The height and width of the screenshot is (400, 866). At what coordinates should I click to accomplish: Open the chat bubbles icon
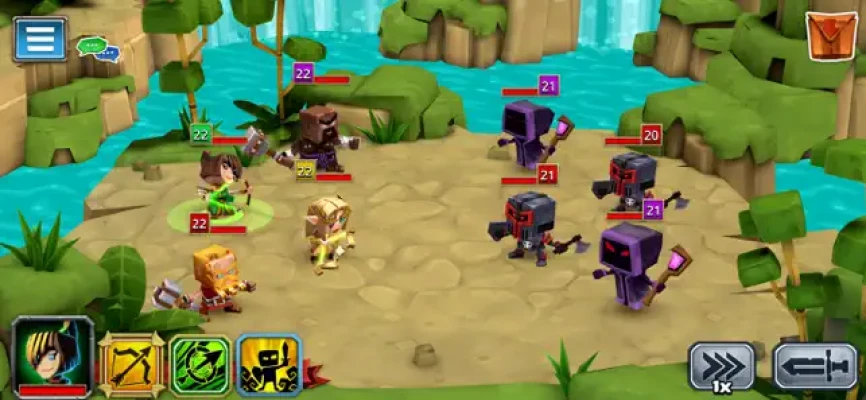96,47
